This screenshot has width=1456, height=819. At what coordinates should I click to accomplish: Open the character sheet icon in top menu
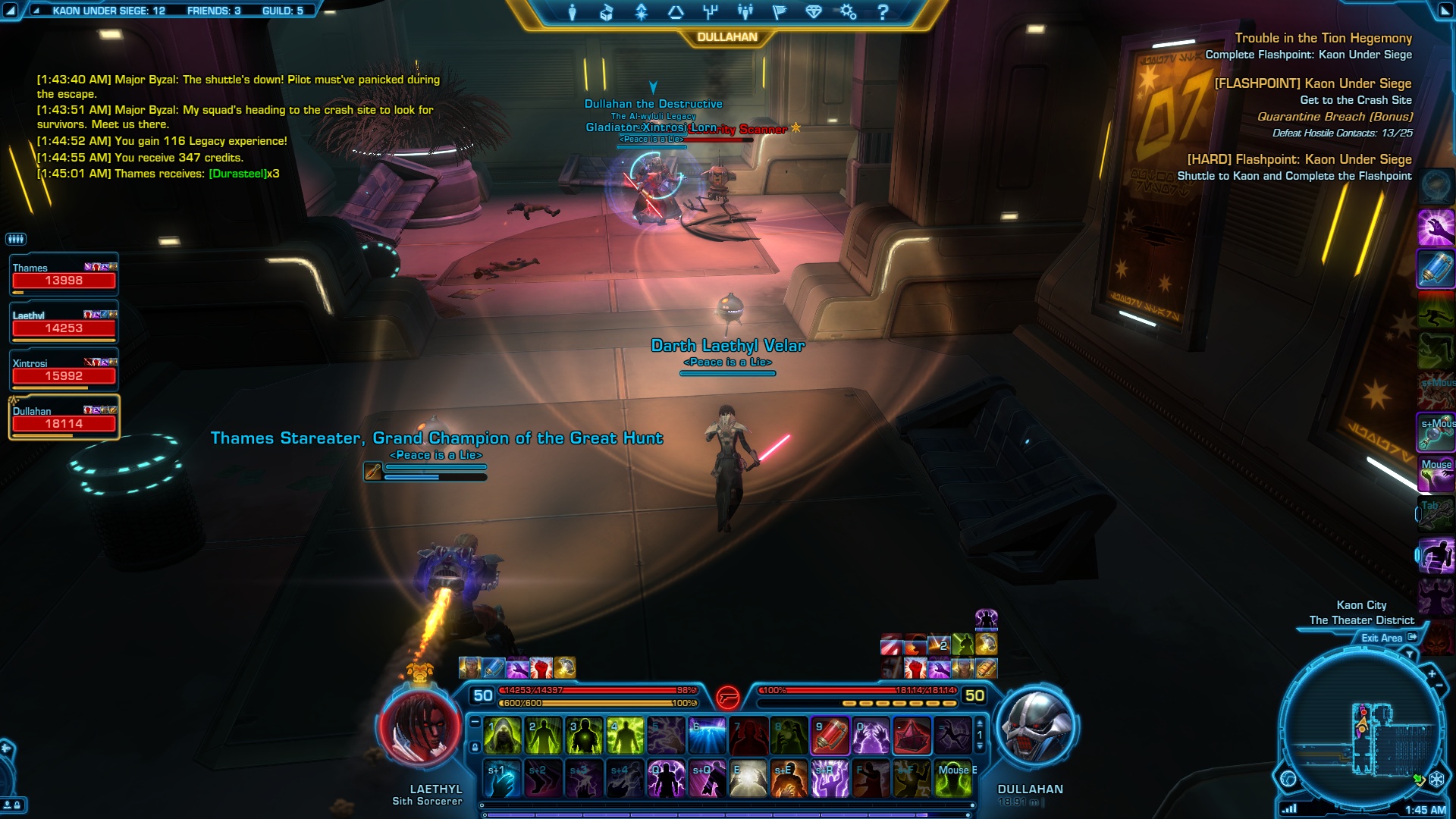tap(573, 12)
